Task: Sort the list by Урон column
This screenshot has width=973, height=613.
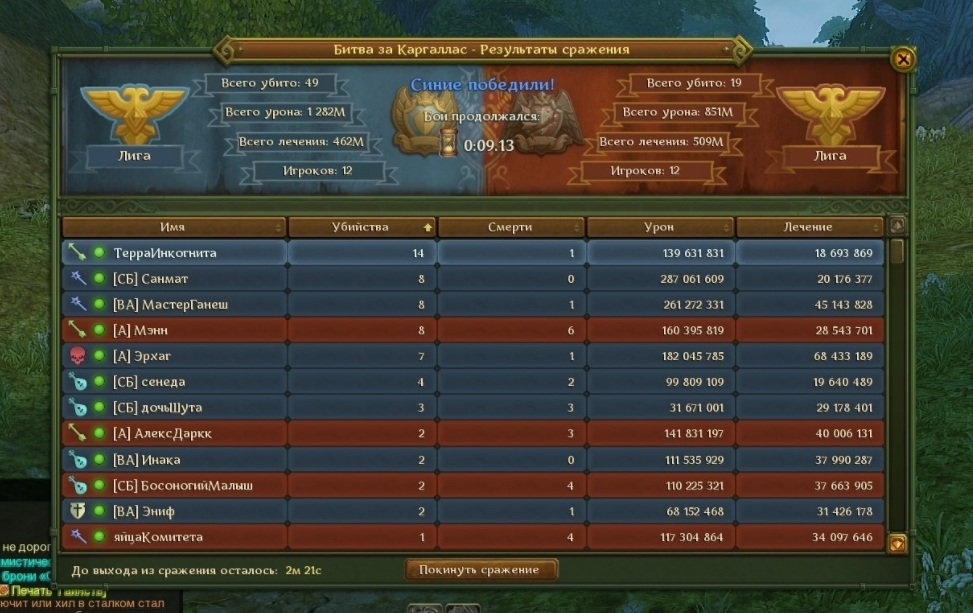Action: pos(659,227)
